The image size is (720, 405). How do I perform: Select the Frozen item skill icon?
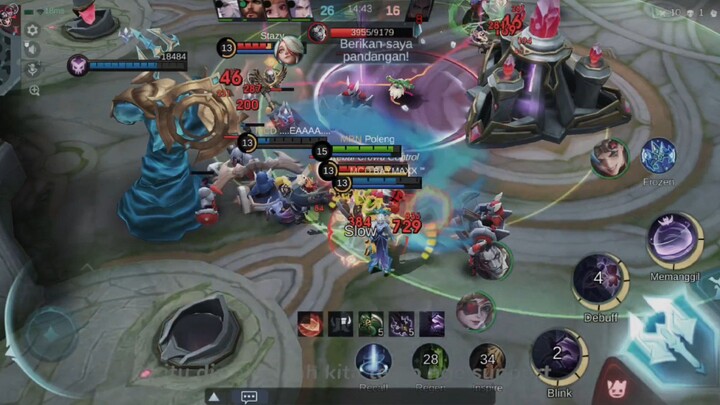tap(658, 156)
